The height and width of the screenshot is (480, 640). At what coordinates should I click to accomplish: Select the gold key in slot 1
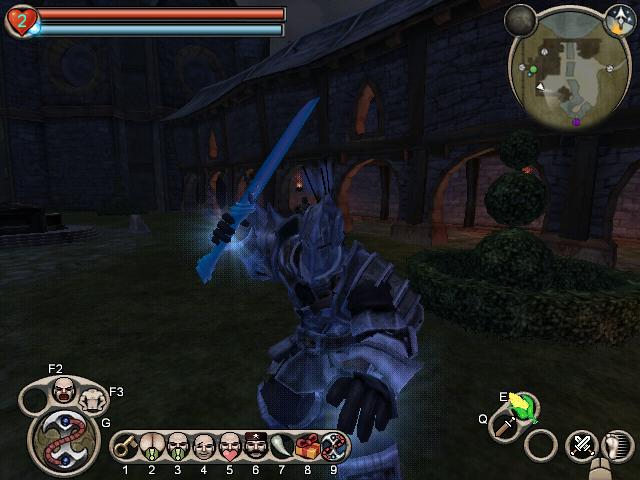(126, 445)
